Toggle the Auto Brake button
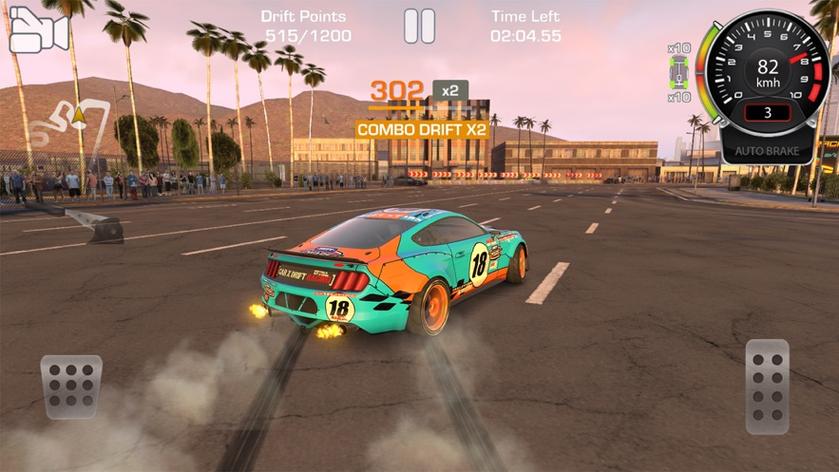The image size is (839, 472). pos(767,151)
